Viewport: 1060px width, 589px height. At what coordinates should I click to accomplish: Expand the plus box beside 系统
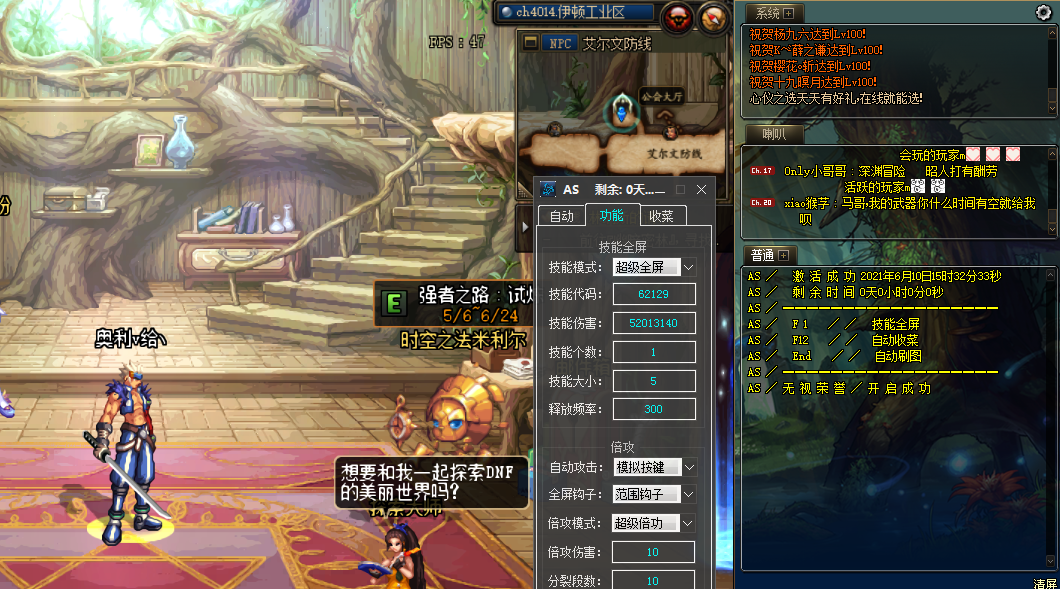tap(788, 13)
